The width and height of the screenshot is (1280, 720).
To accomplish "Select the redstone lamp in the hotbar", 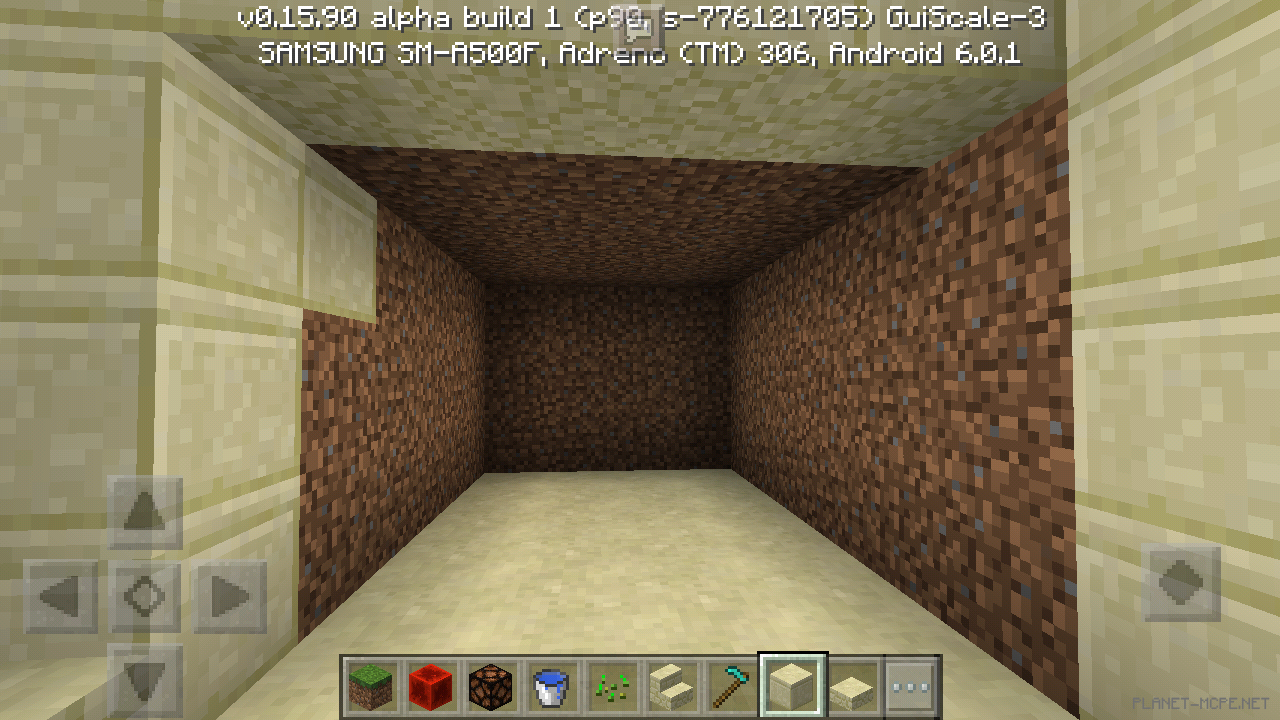I will click(490, 687).
